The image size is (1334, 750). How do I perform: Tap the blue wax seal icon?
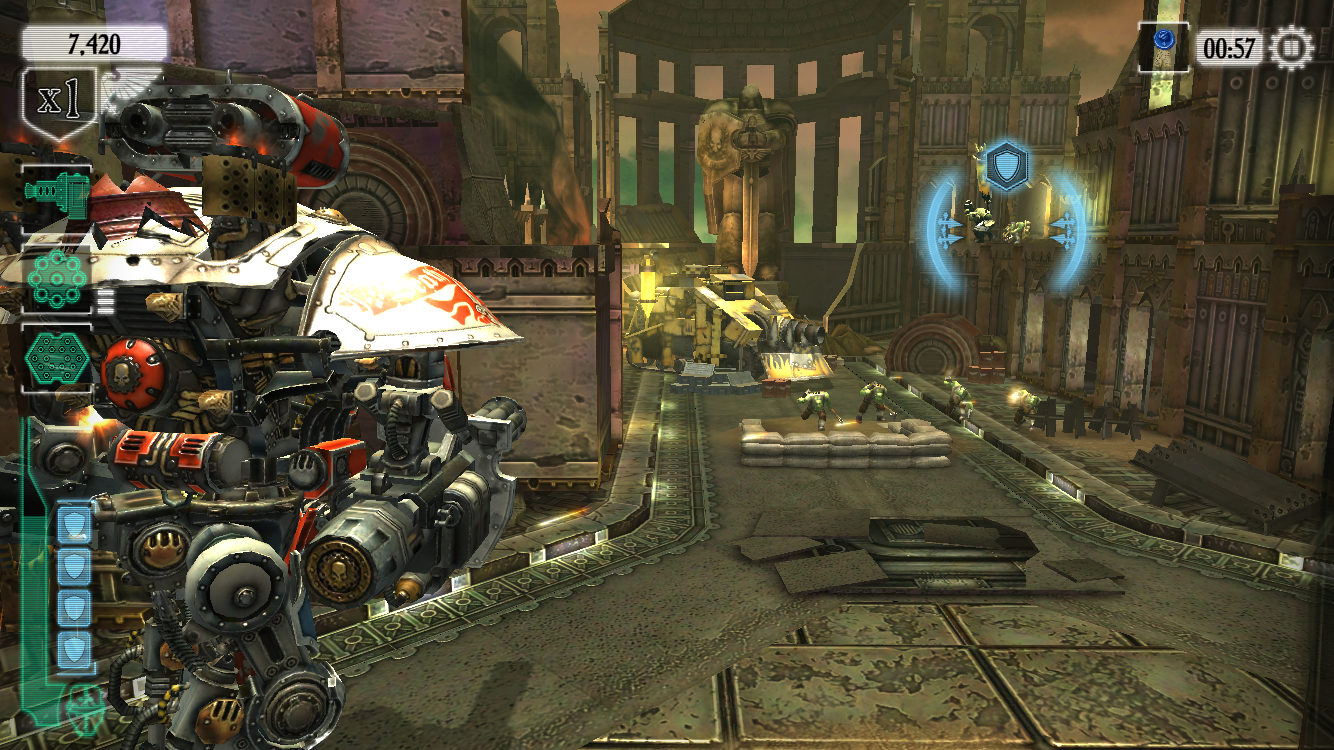click(1163, 41)
